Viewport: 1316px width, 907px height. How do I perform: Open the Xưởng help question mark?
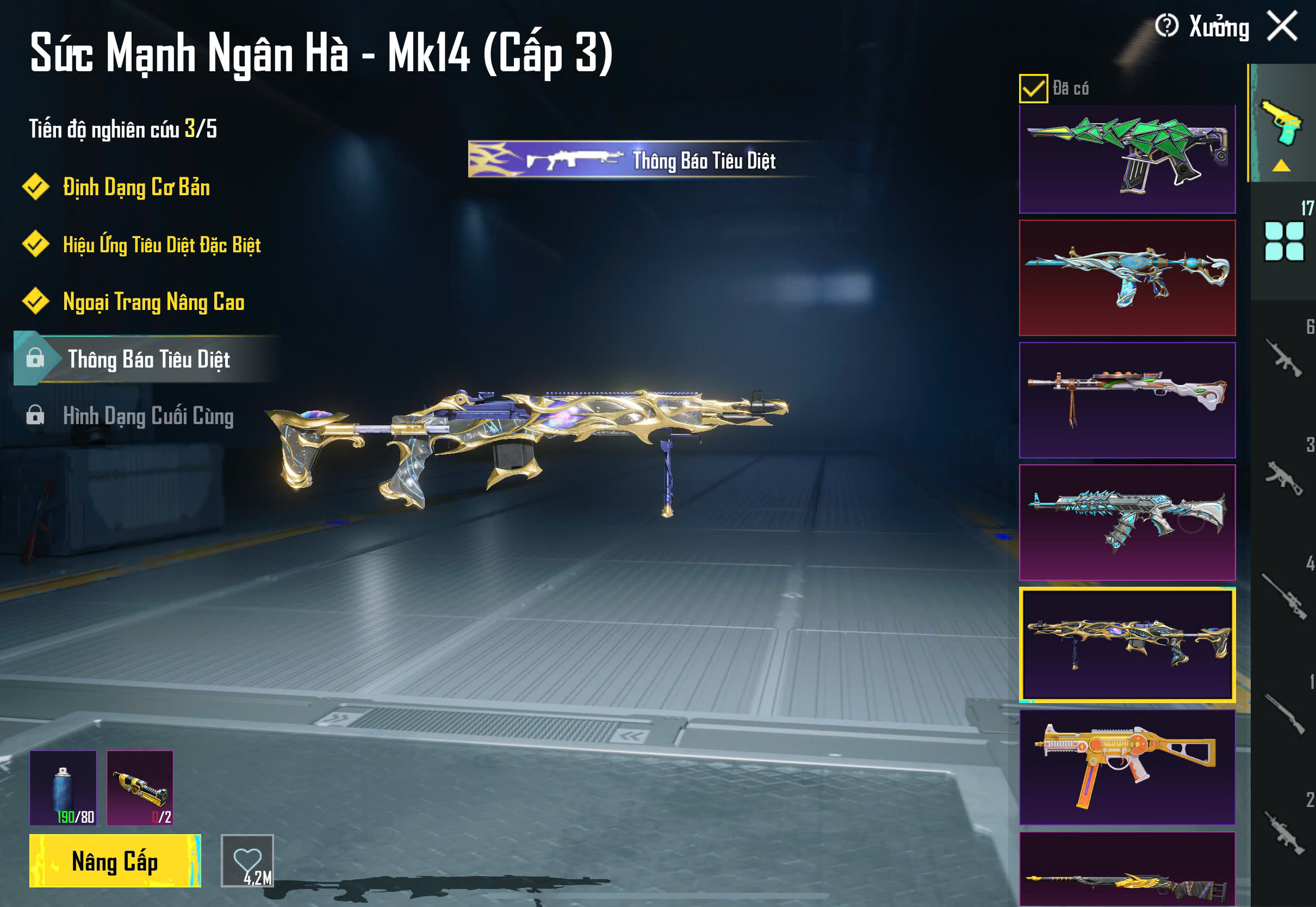click(1166, 26)
